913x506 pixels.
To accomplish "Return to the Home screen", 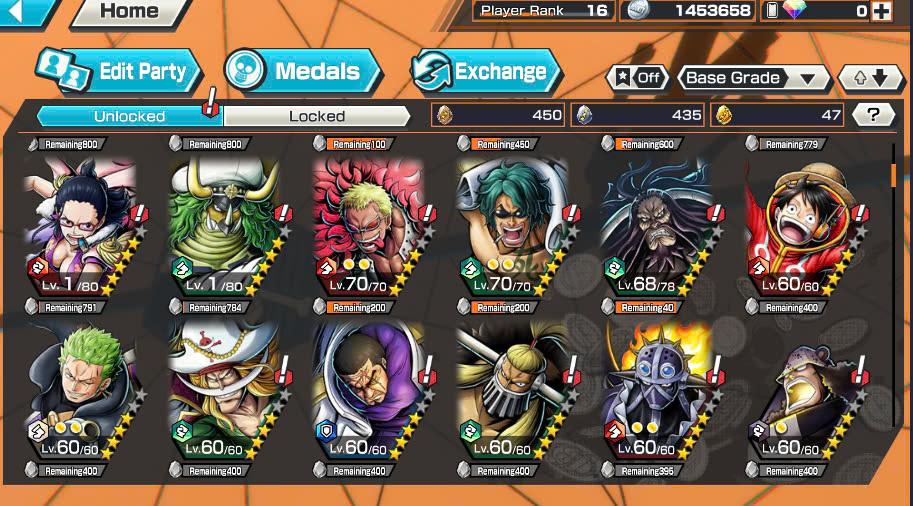I will click(x=130, y=12).
